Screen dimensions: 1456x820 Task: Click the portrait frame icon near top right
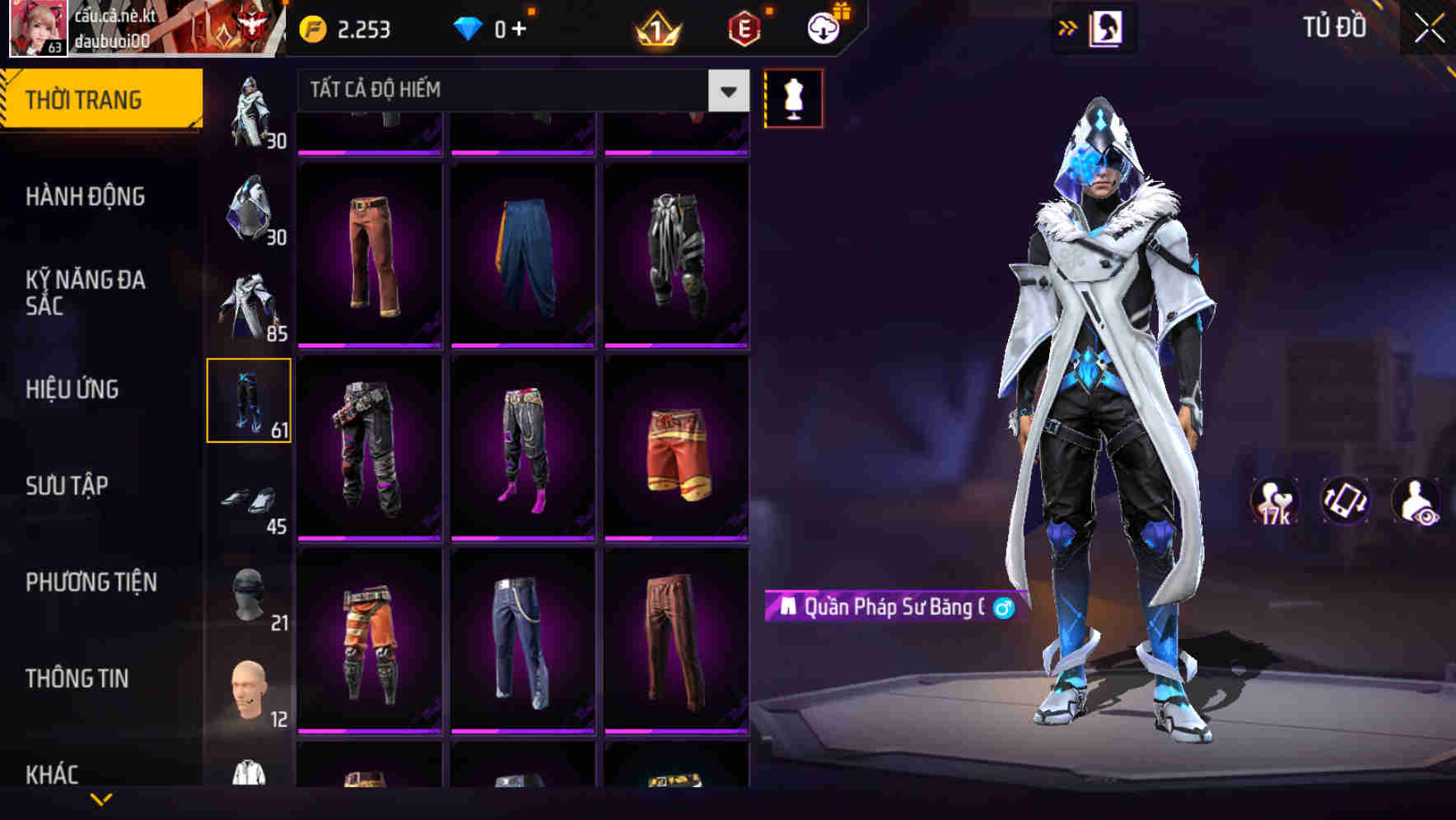click(1108, 27)
